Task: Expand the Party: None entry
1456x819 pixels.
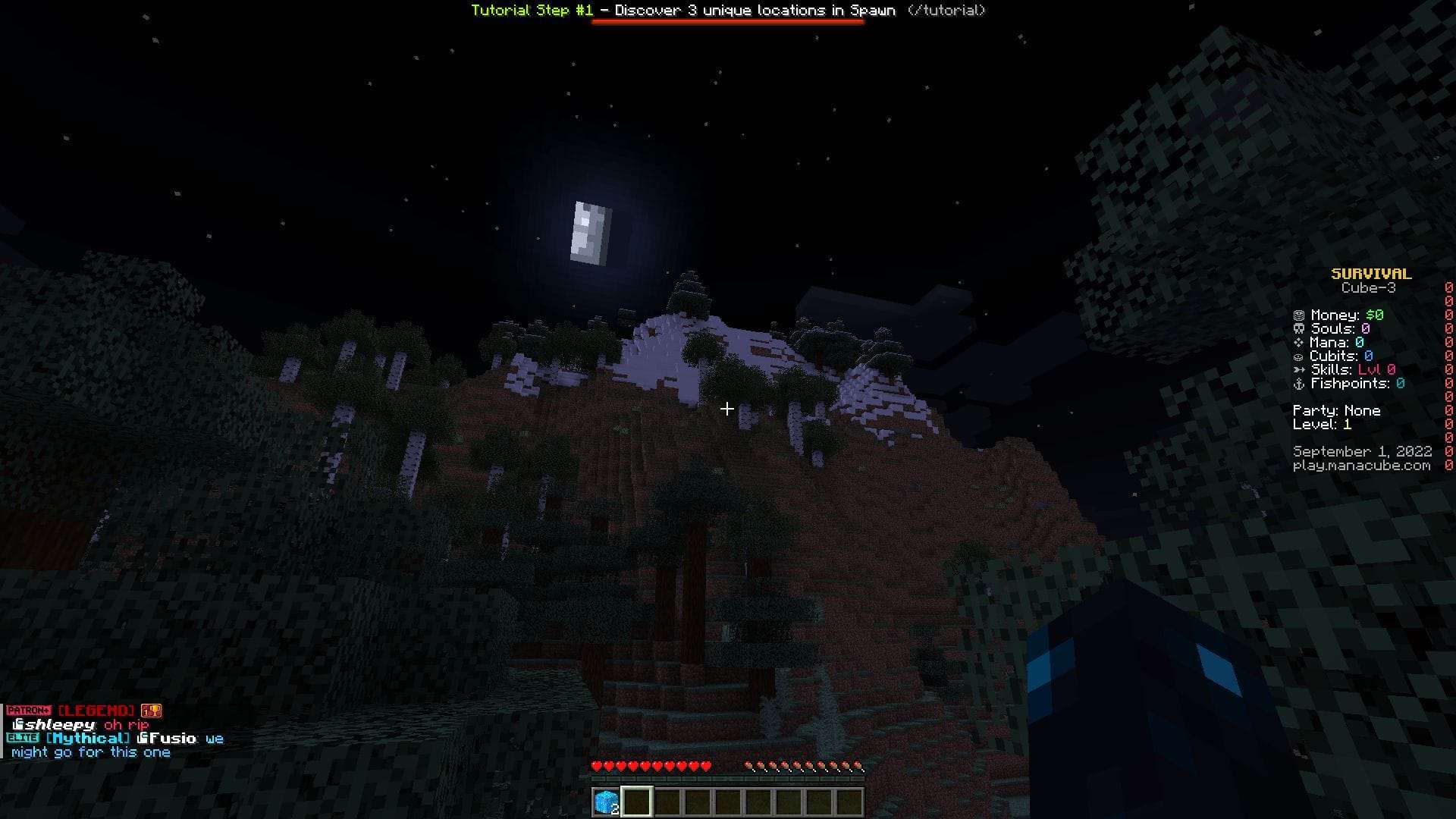Action: pyautogui.click(x=1336, y=410)
